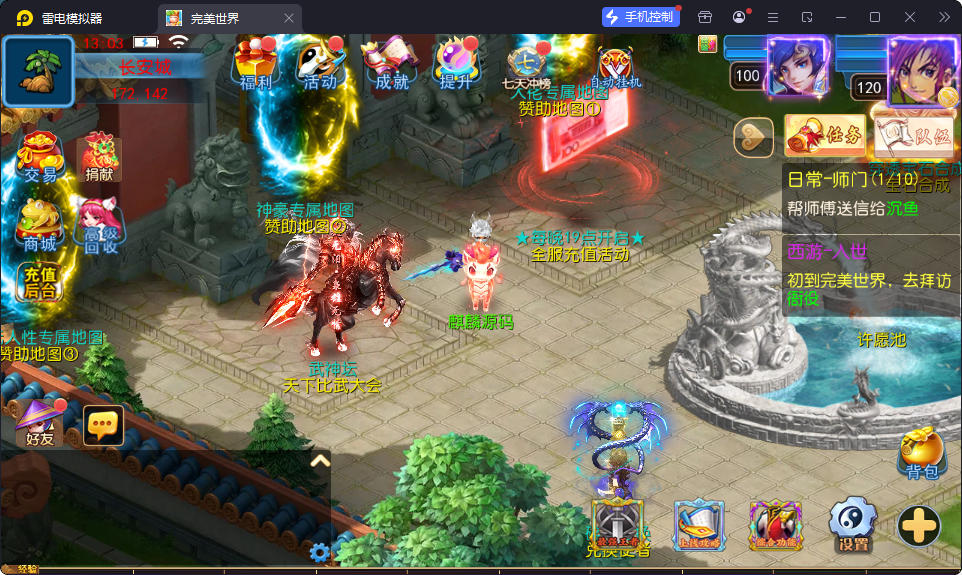
Task: Open the 活动 events panel
Action: 320,64
